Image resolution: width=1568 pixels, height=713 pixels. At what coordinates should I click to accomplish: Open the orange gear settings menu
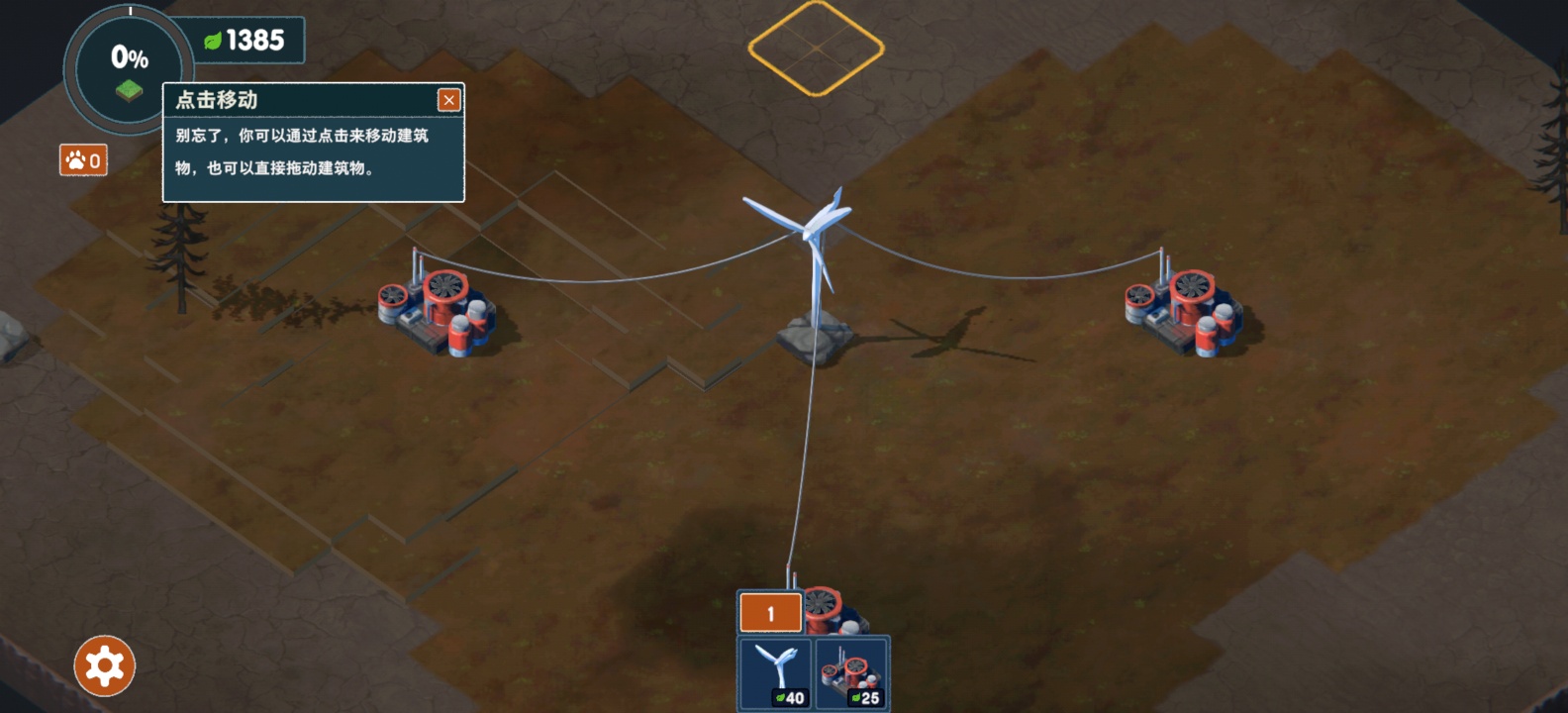[104, 665]
